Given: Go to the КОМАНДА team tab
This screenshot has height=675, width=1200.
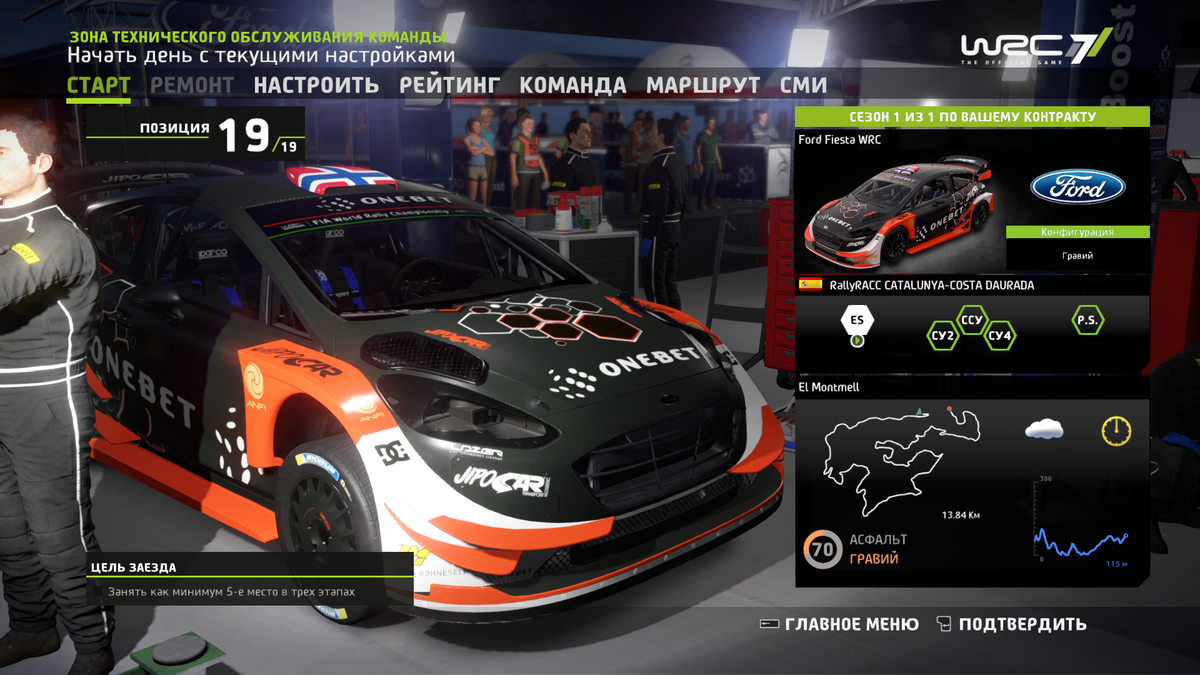Looking at the screenshot, I should tap(573, 85).
